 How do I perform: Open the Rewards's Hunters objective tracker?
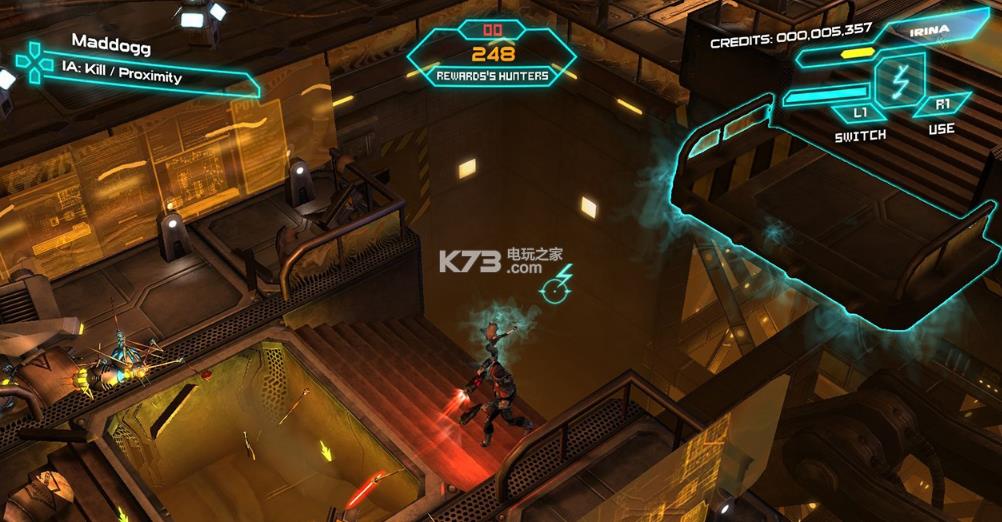pos(492,54)
